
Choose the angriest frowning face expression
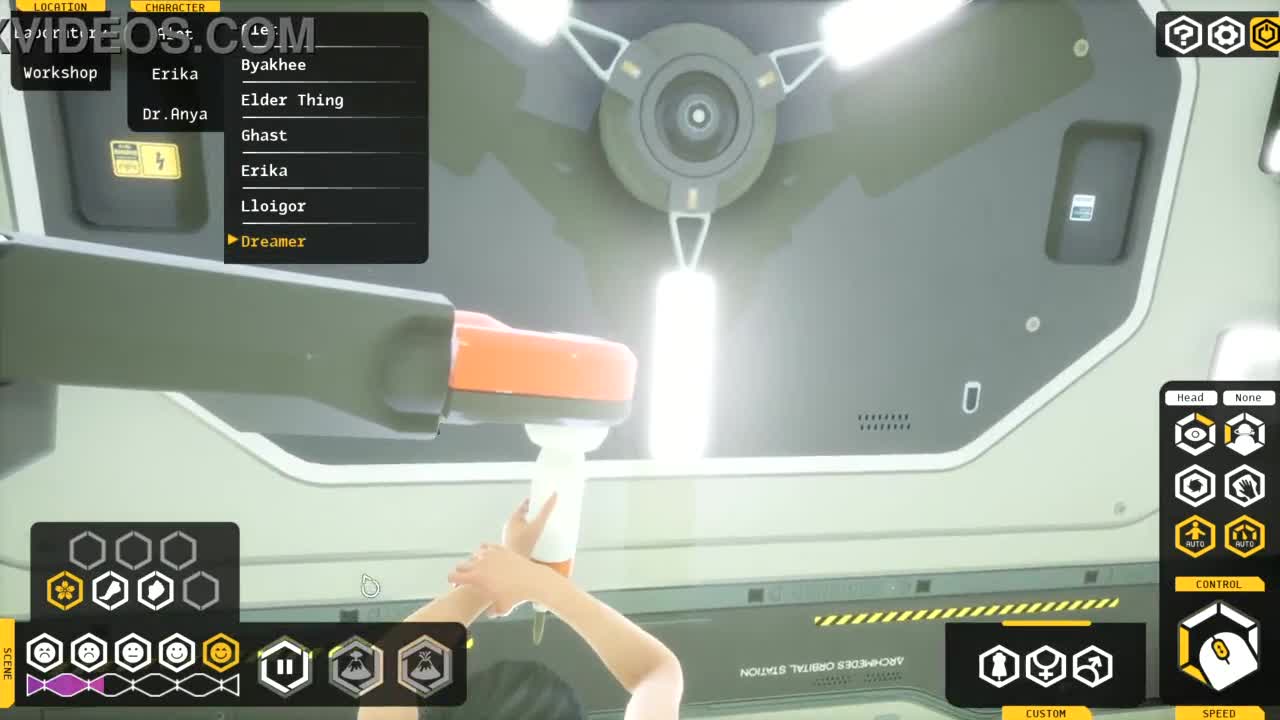point(45,653)
